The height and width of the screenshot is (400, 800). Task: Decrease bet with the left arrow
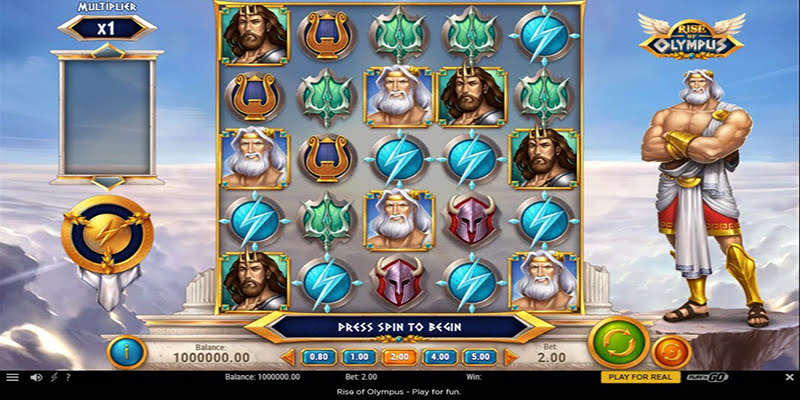click(x=286, y=356)
